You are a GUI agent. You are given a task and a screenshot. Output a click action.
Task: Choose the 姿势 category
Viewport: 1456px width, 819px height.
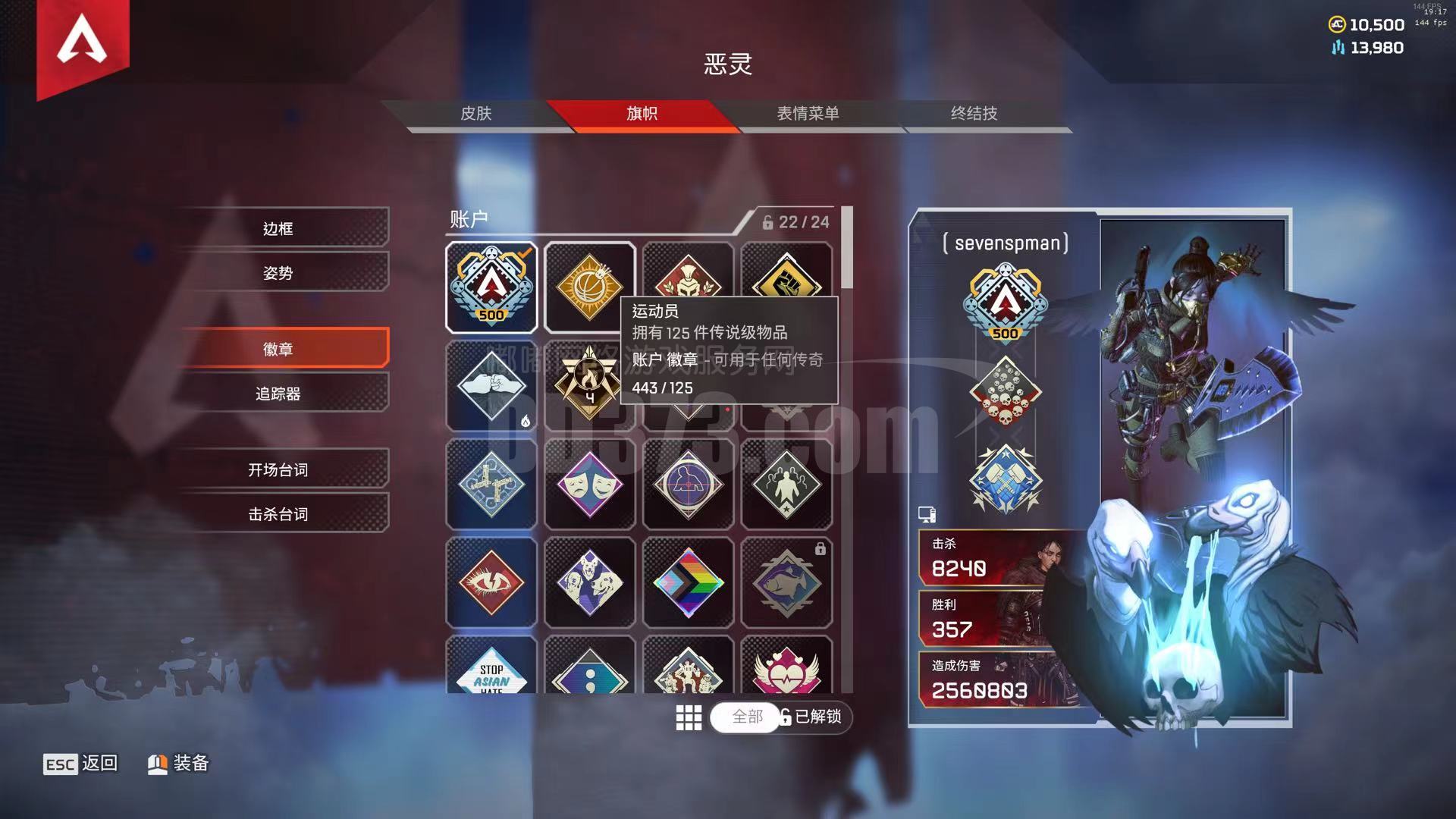pyautogui.click(x=278, y=273)
